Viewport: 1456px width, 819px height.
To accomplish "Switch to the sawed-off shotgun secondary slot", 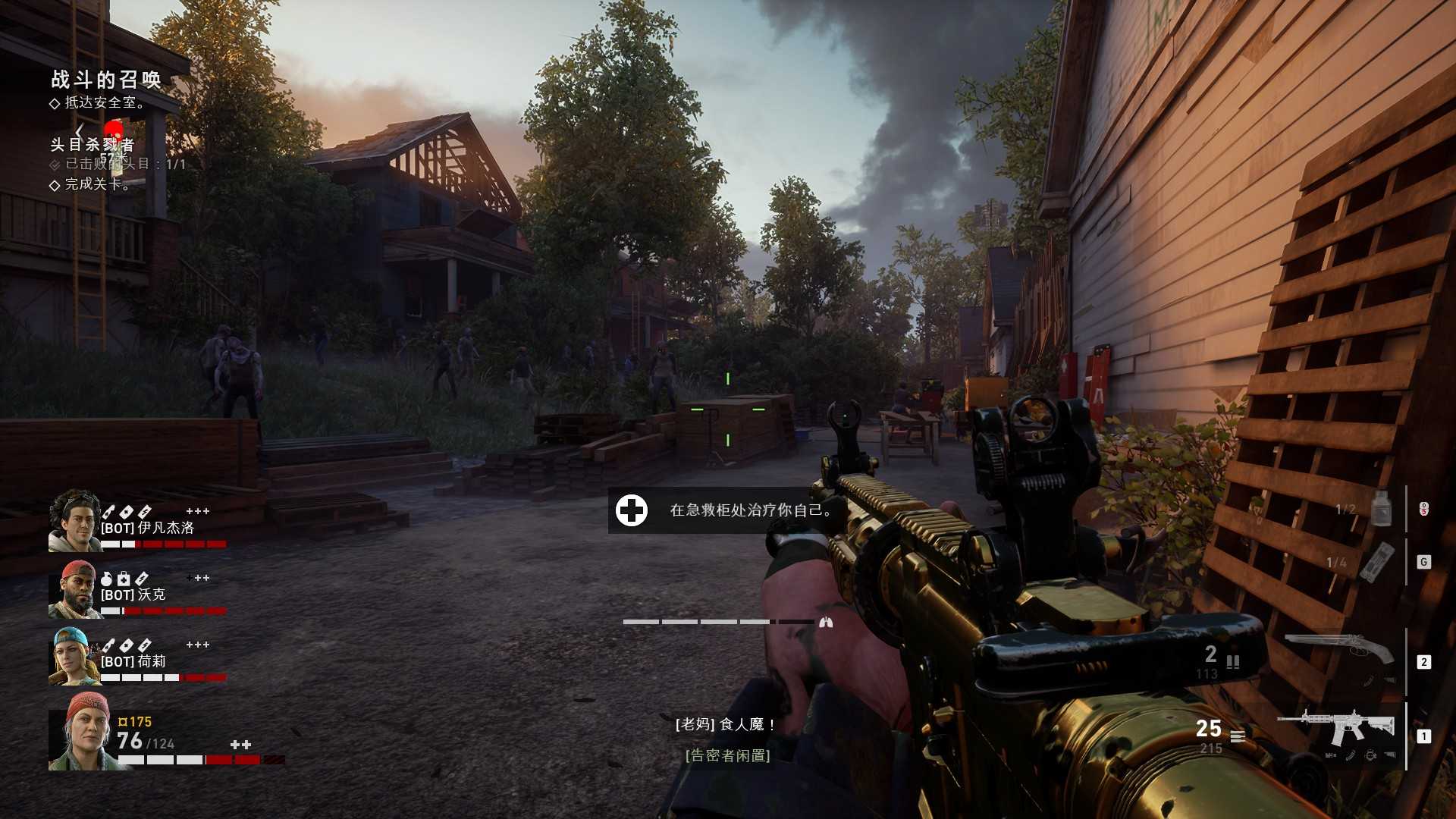I will 1338,650.
